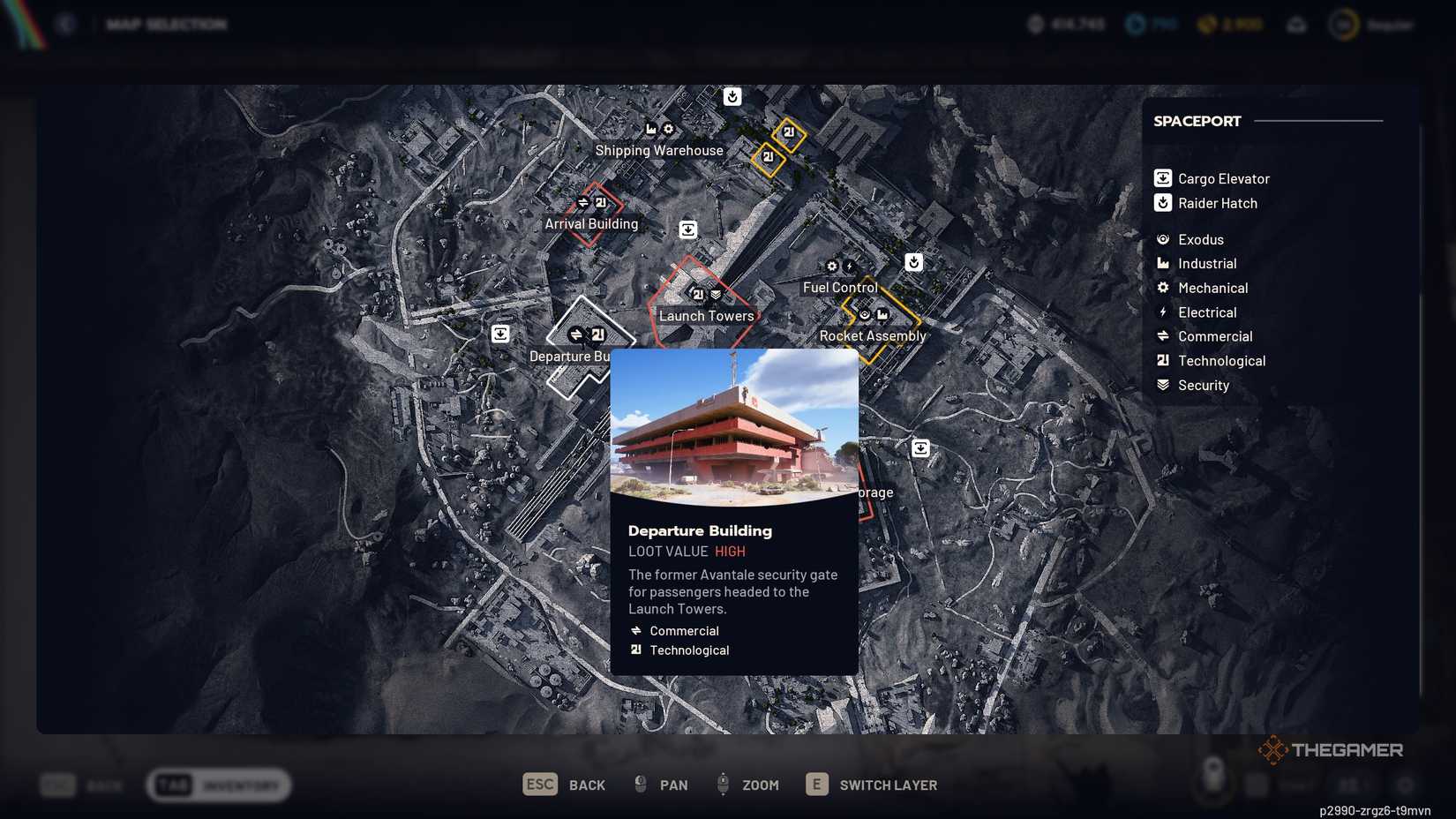Select the Exodus icon near Rocket Assembly
1456x819 pixels.
click(864, 312)
